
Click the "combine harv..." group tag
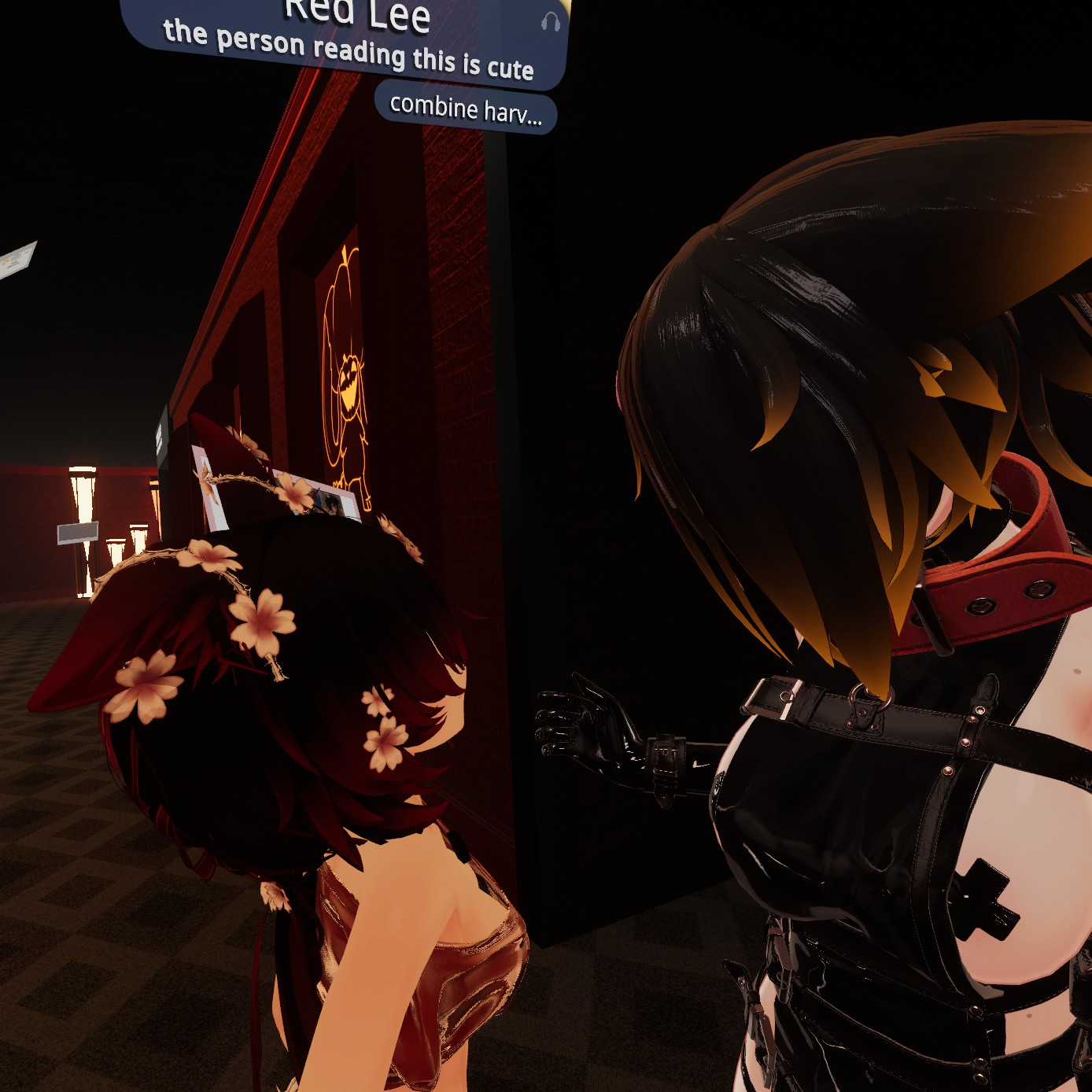pos(466,109)
